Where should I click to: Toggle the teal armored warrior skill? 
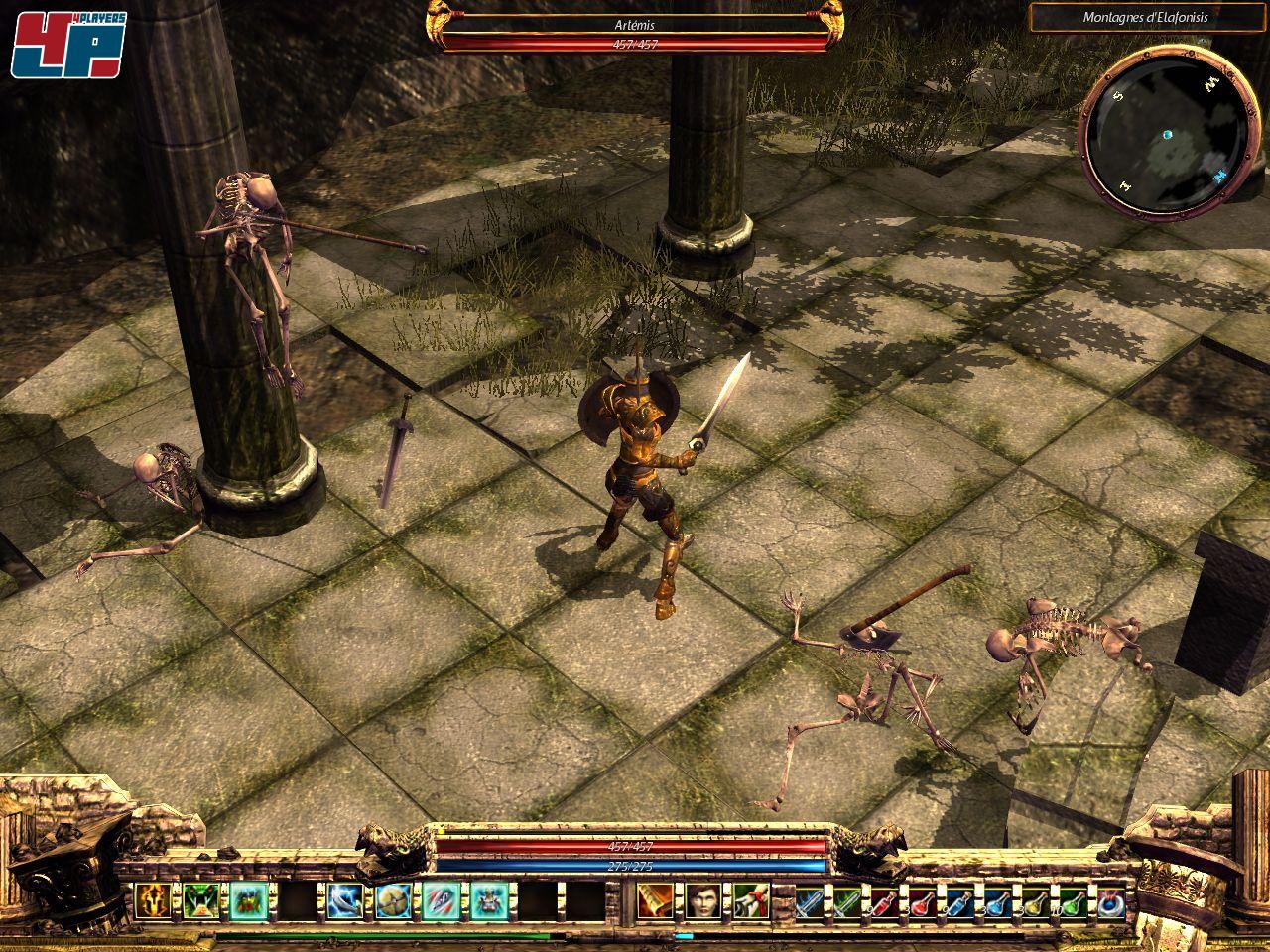487,900
